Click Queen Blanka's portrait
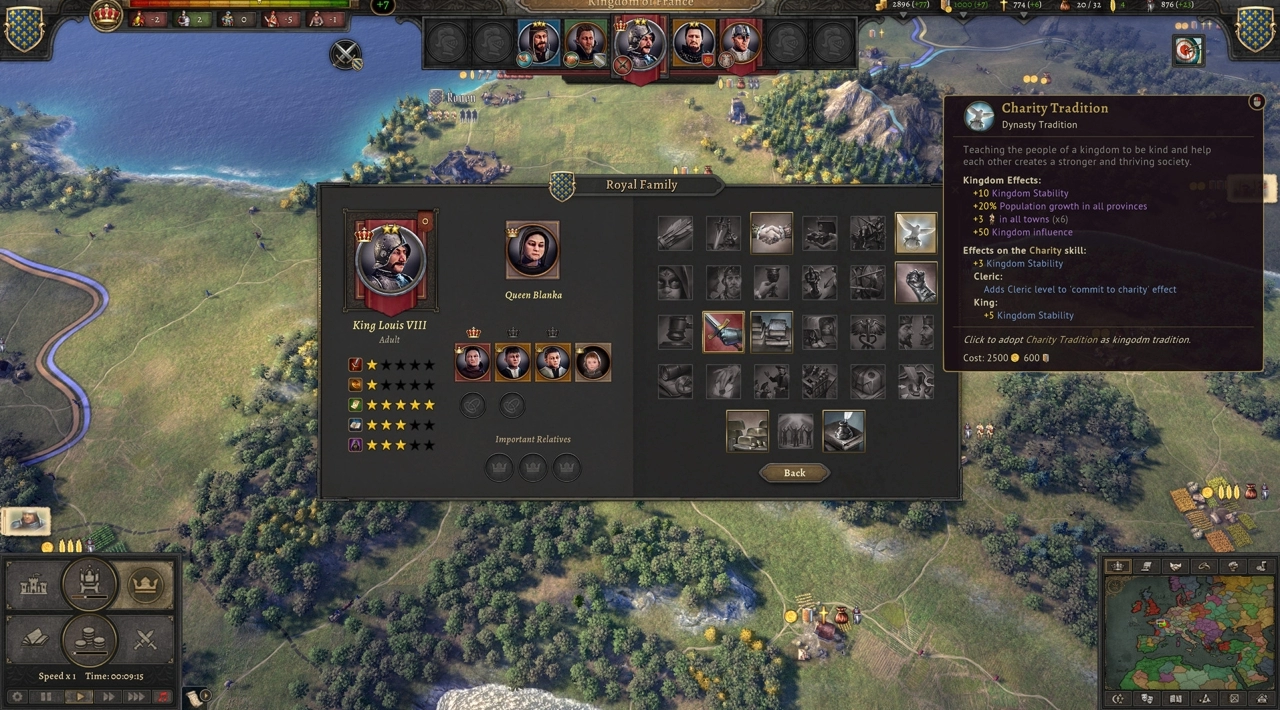The height and width of the screenshot is (710, 1280). point(532,250)
